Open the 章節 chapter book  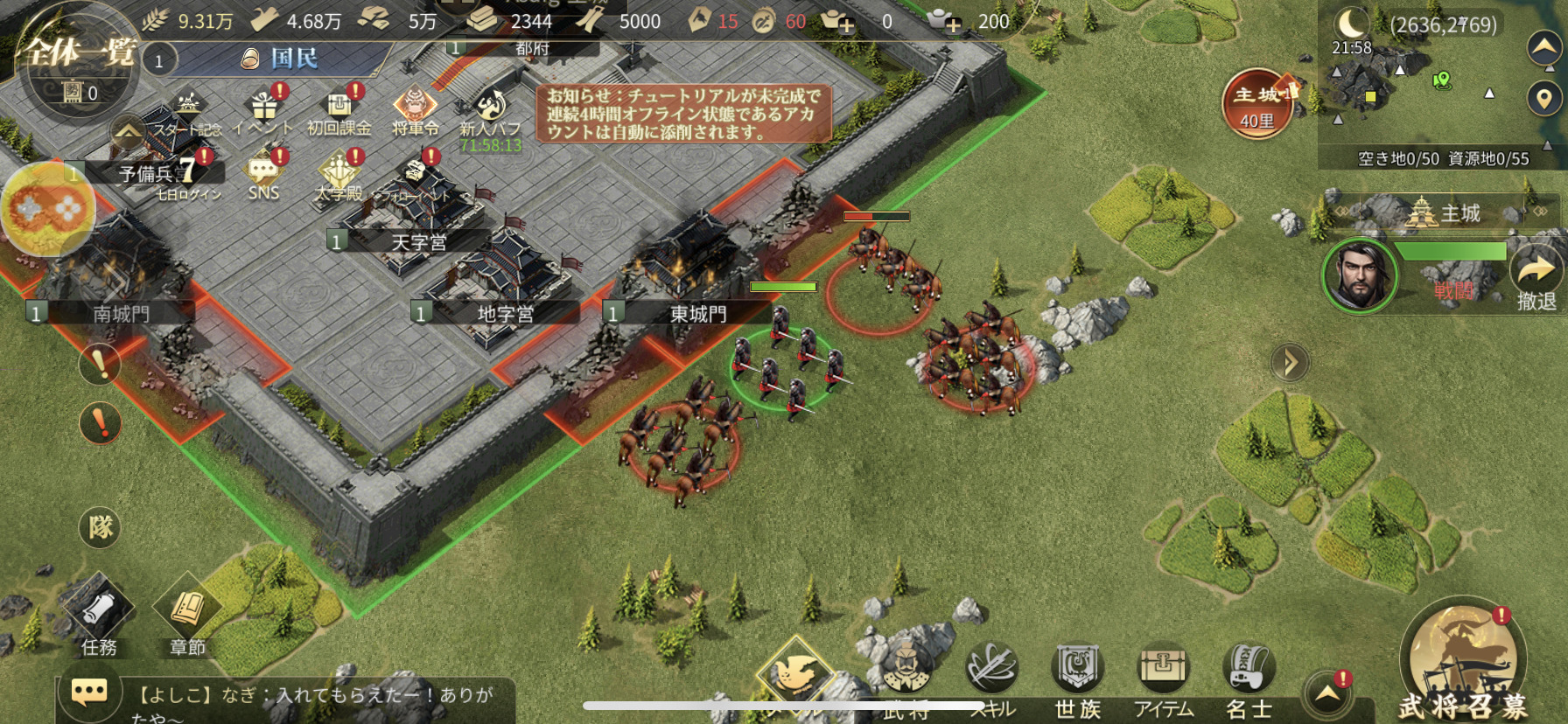pos(187,617)
